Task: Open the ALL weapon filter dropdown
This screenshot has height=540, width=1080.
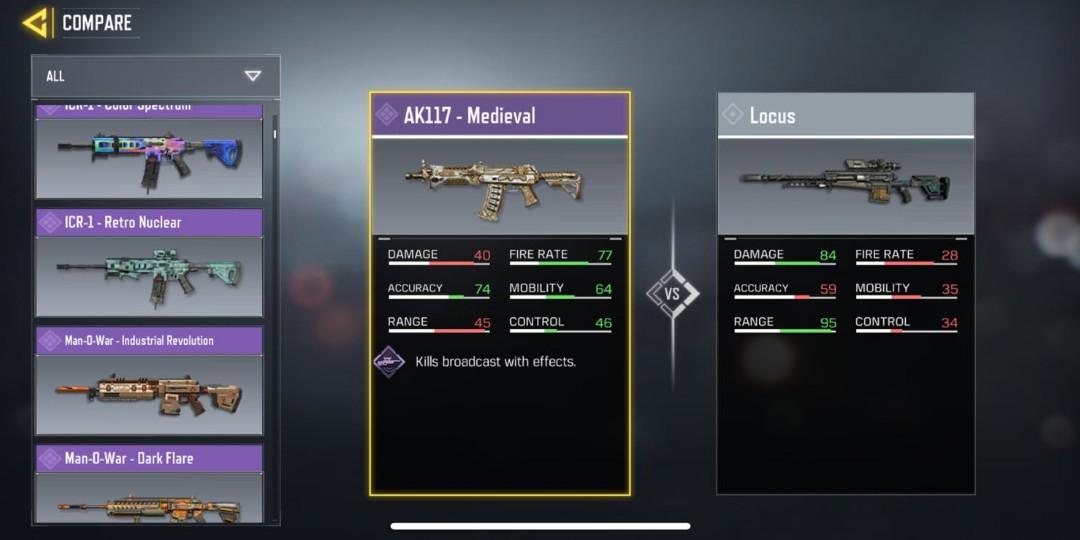Action: point(156,76)
